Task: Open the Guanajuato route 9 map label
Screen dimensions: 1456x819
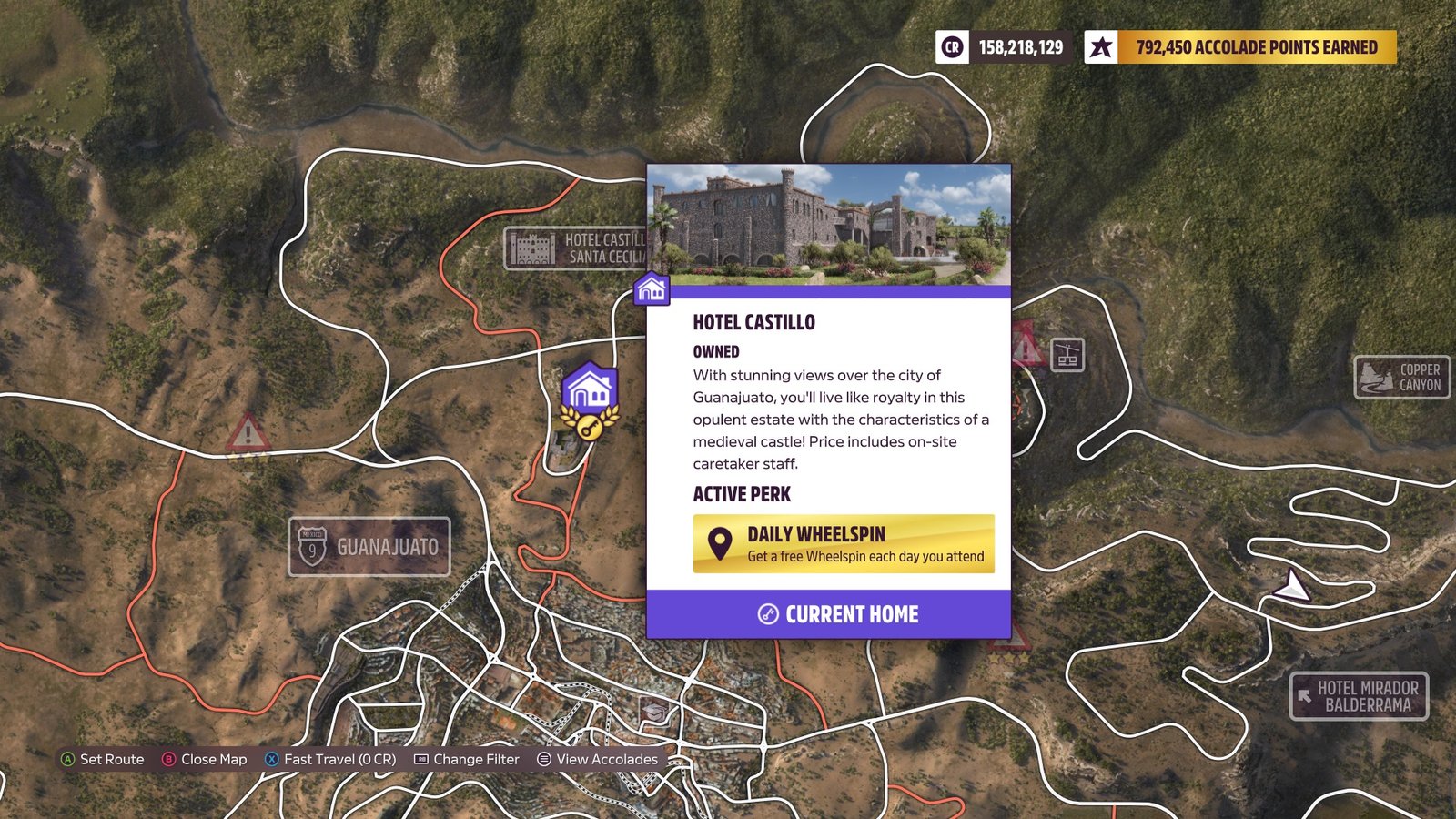Action: tap(369, 547)
